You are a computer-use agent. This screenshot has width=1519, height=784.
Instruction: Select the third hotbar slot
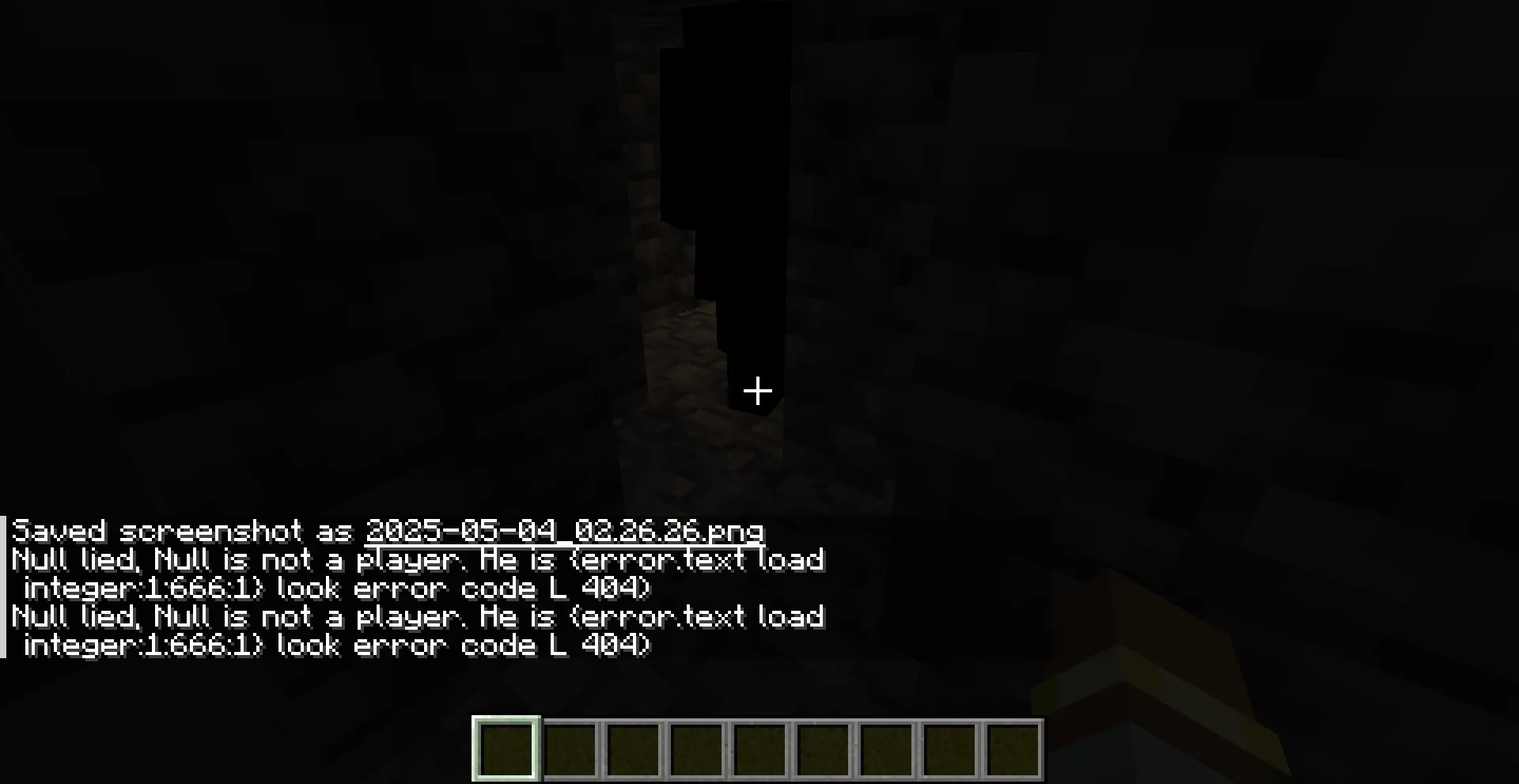coord(632,749)
